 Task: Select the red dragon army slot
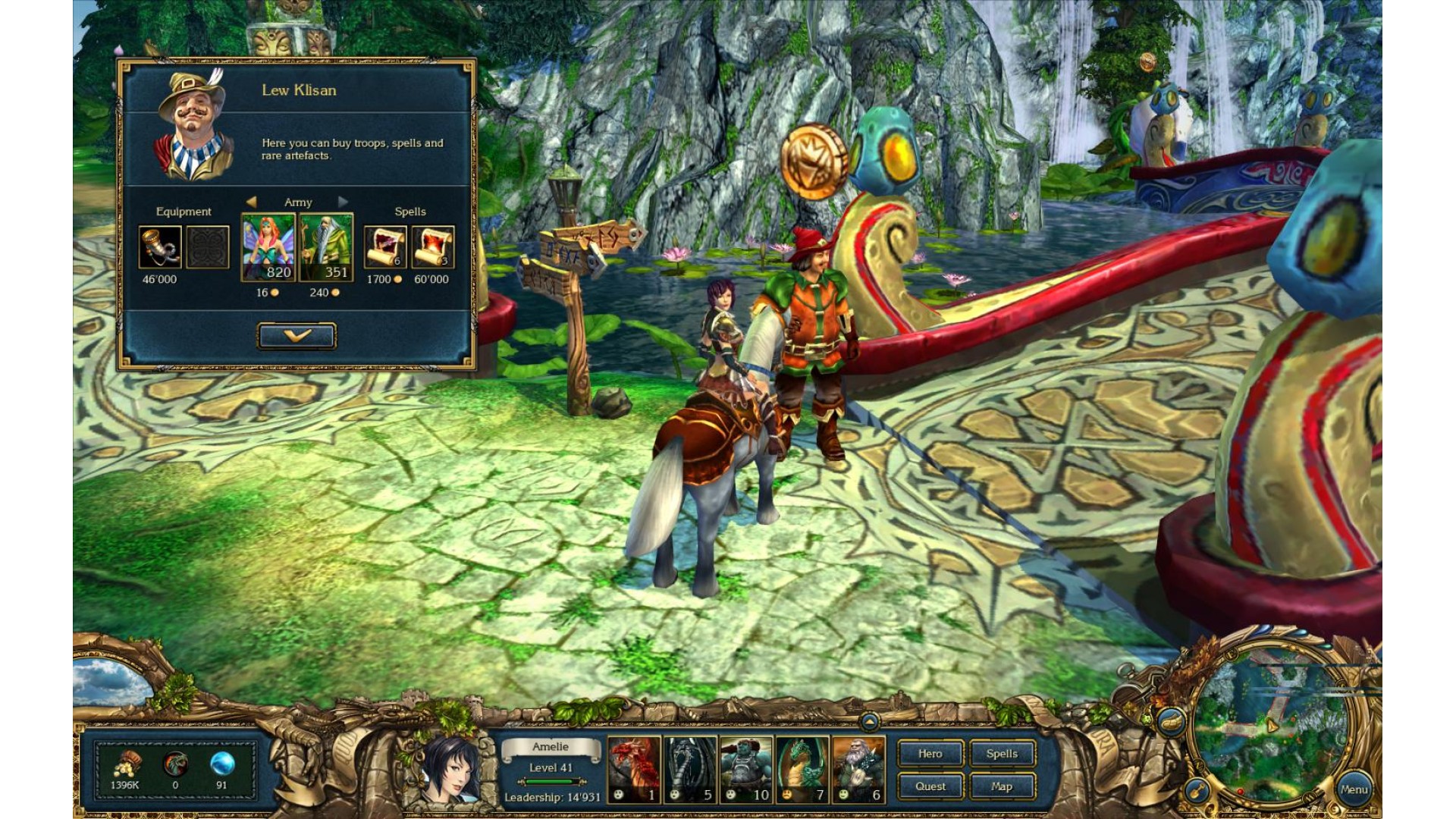coord(634,769)
